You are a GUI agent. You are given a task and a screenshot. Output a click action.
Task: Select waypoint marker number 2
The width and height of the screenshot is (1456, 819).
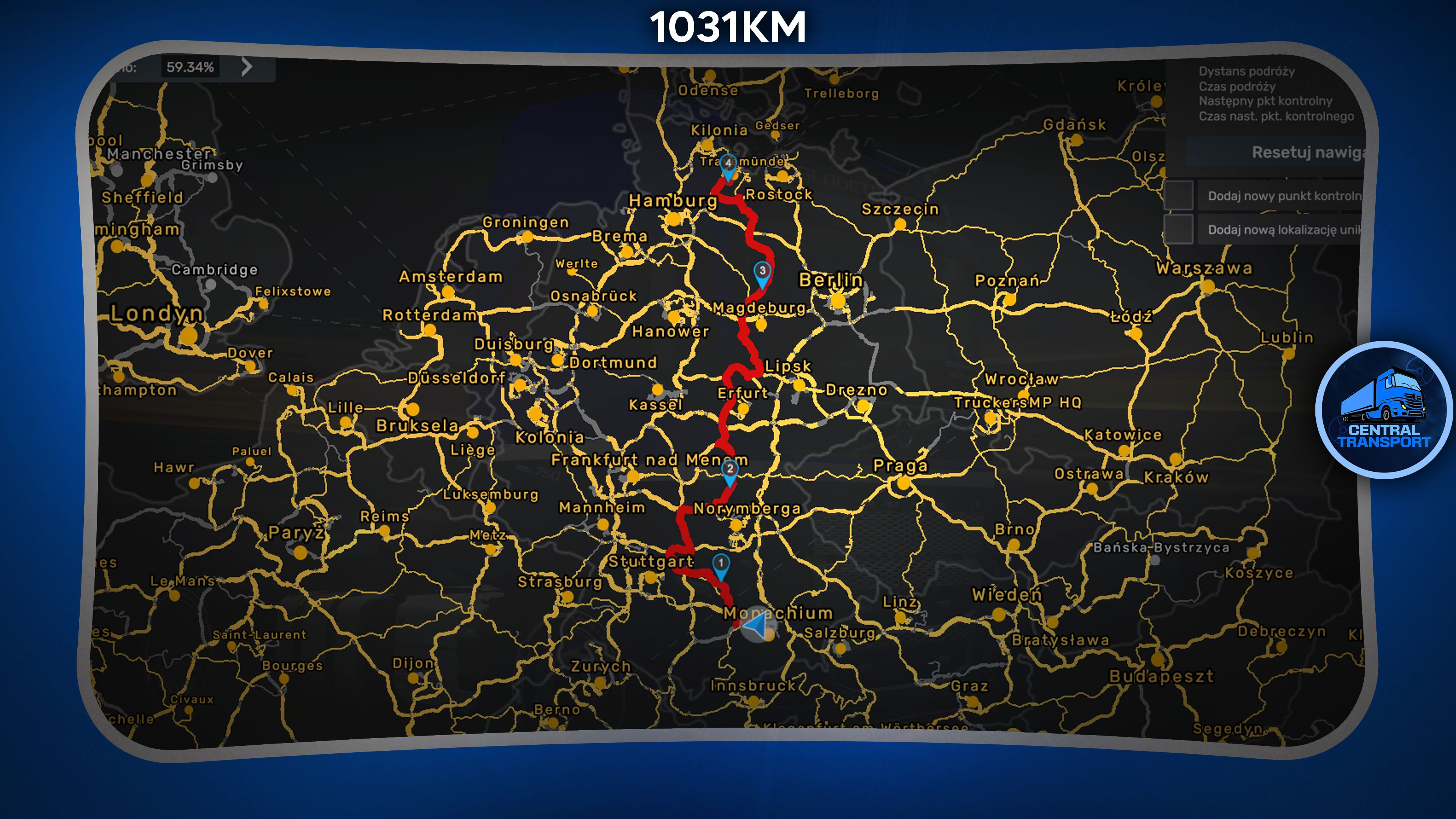pyautogui.click(x=730, y=470)
